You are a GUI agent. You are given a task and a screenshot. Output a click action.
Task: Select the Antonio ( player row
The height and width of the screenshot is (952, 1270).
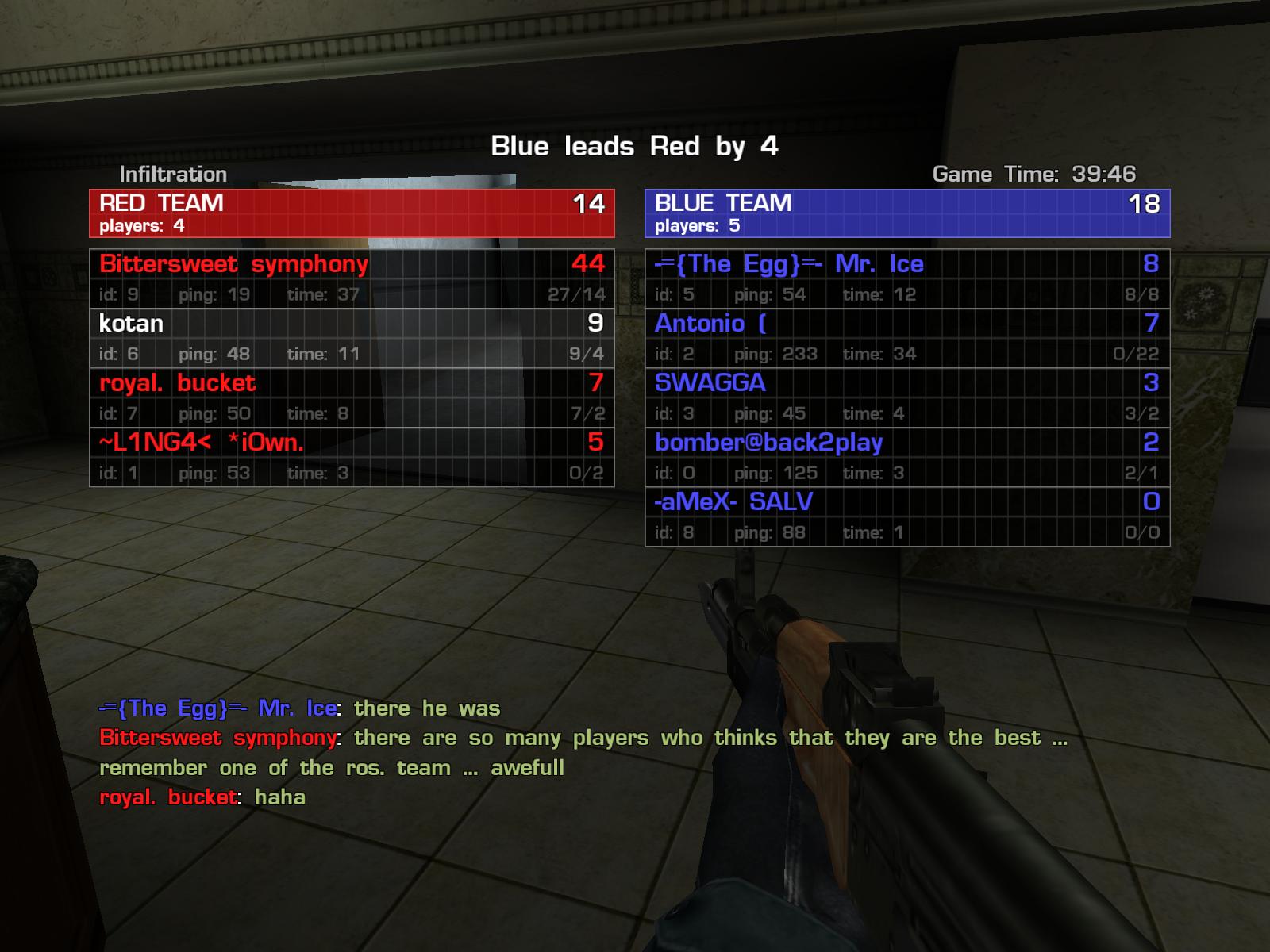tap(907, 338)
